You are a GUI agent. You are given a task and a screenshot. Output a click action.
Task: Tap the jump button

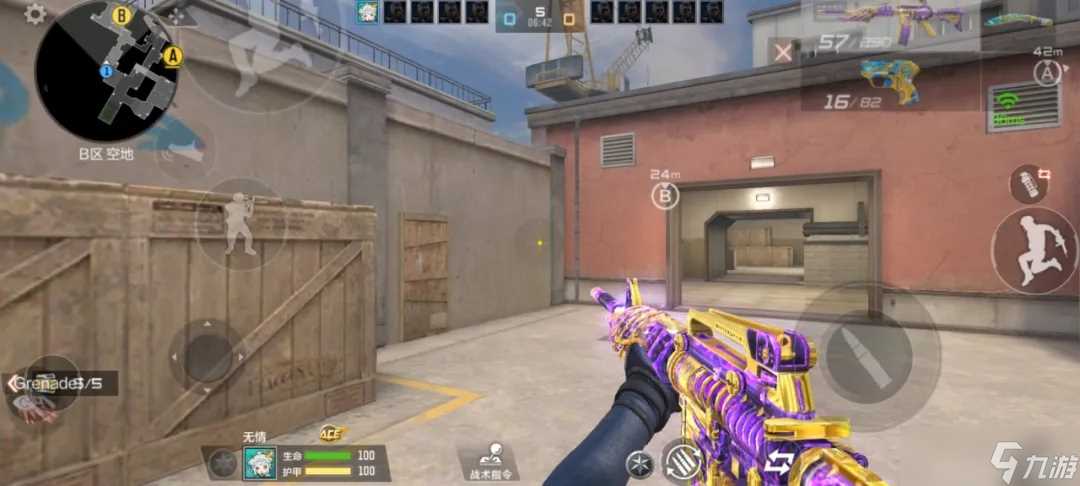coord(1034,248)
